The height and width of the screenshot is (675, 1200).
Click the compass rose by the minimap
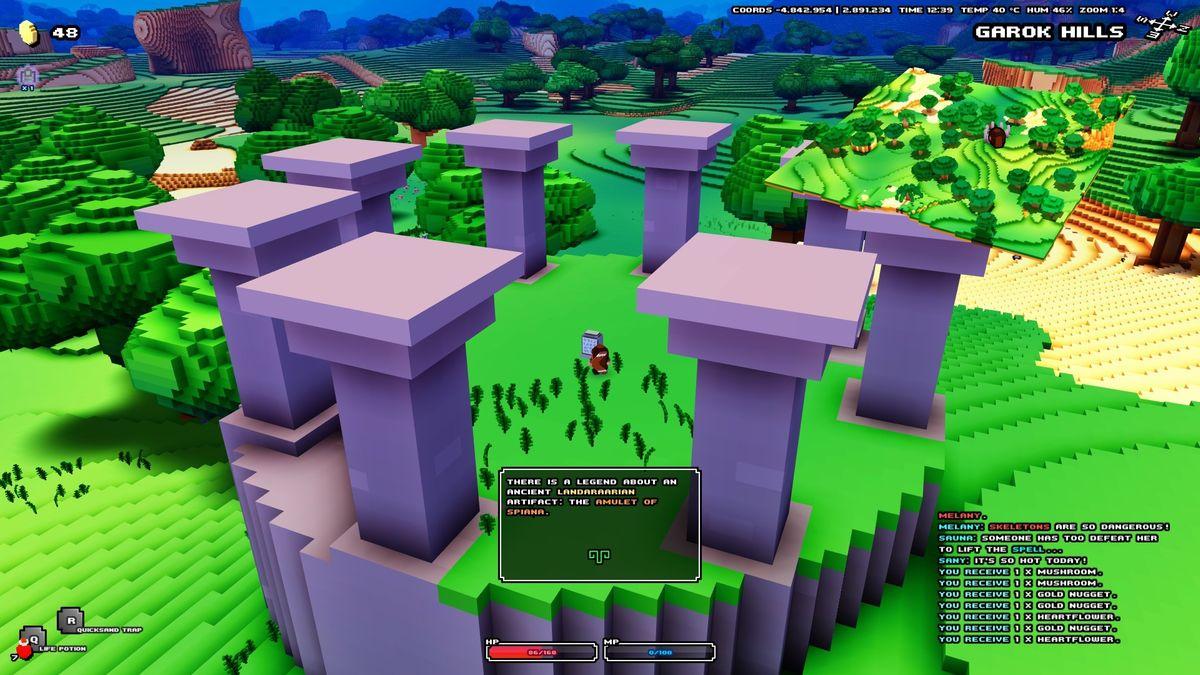[1163, 26]
